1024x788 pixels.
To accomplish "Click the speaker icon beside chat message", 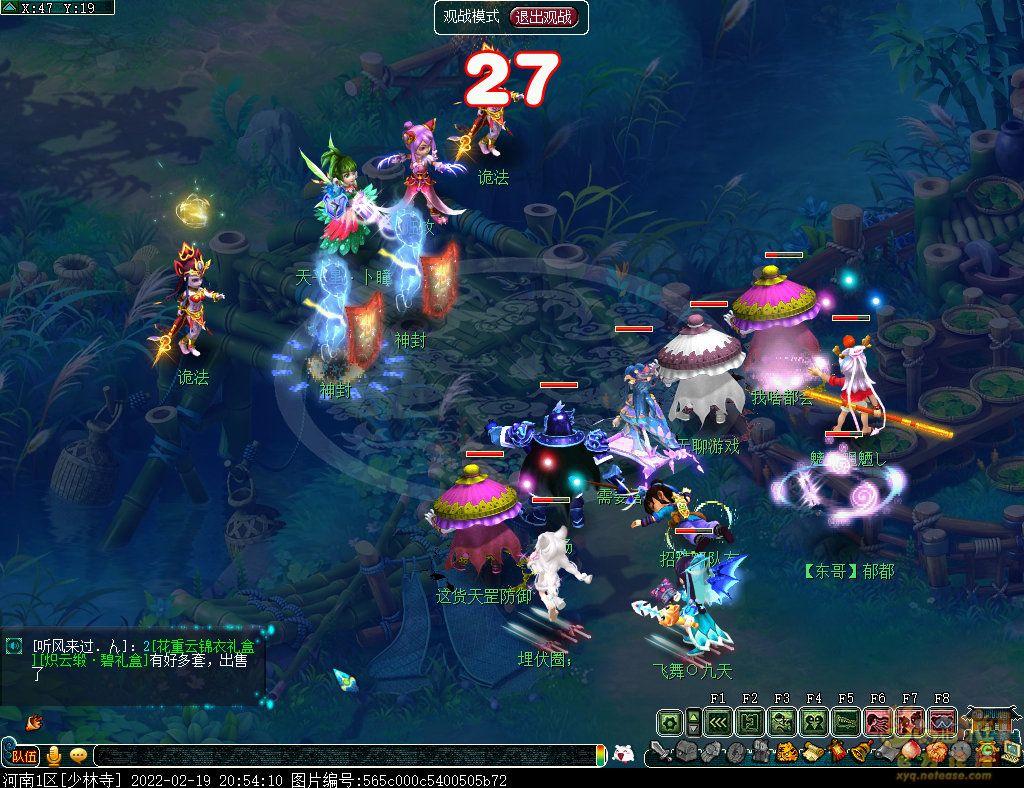I will [x=13, y=647].
